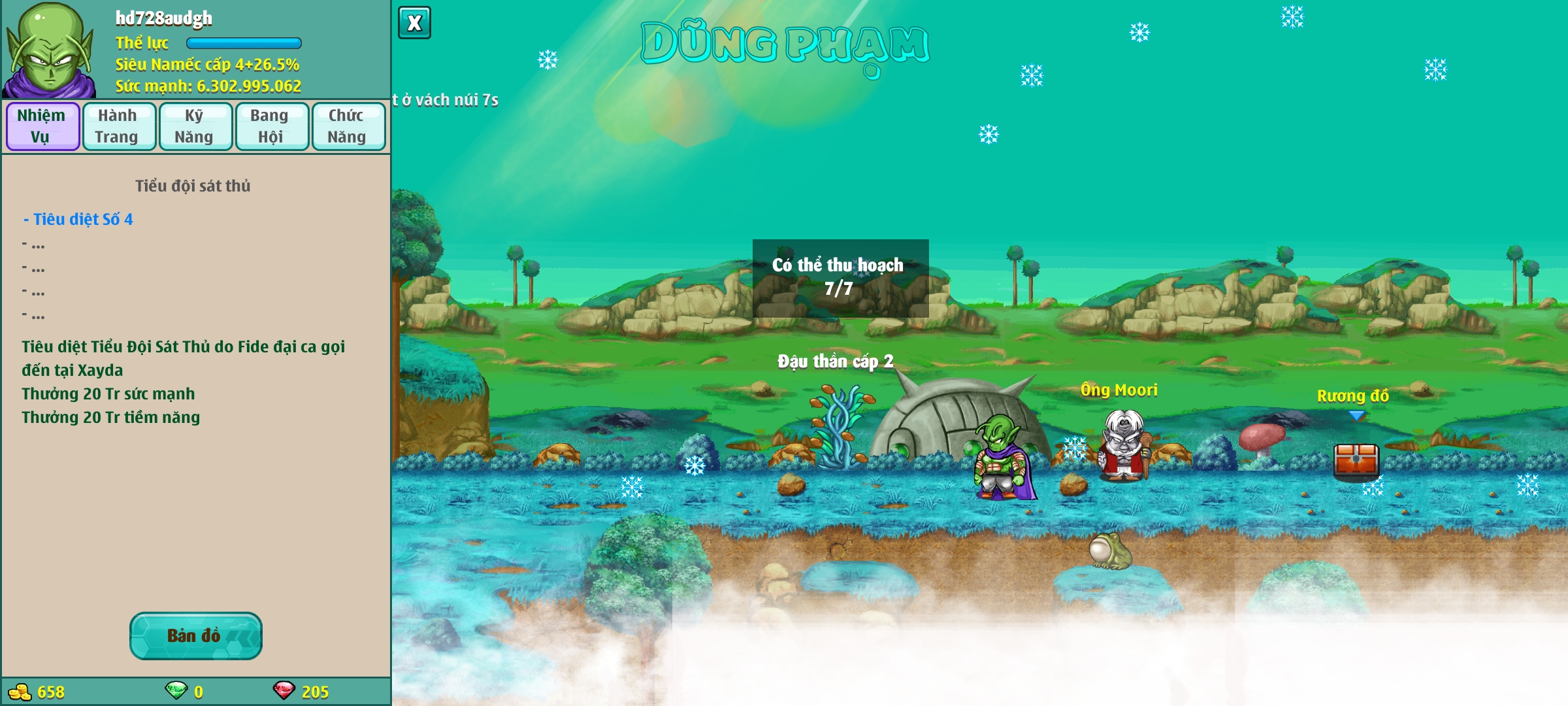
Task: Show the Bang Hội tab
Action: (x=271, y=126)
